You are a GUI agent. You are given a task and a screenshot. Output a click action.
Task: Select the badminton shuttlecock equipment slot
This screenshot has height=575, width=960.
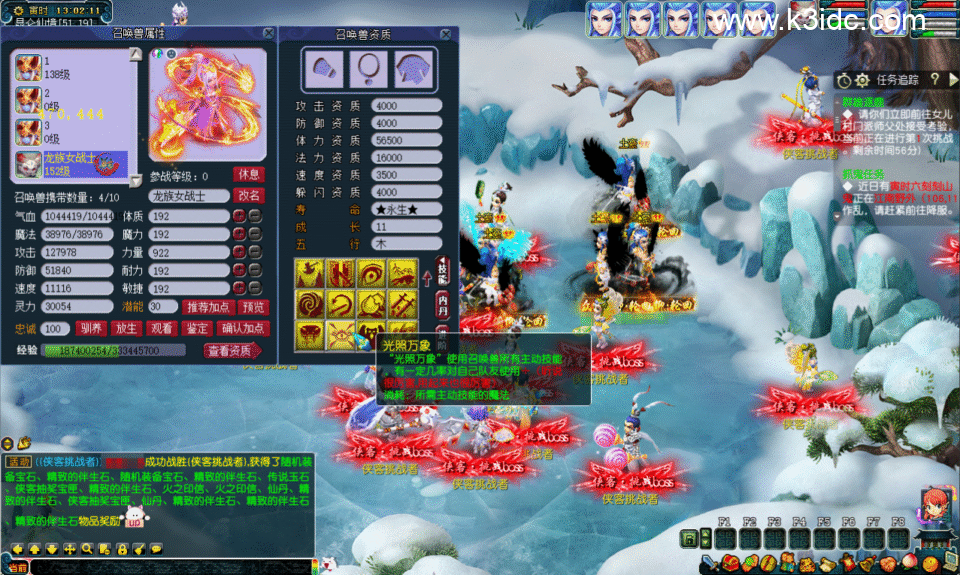(322, 68)
